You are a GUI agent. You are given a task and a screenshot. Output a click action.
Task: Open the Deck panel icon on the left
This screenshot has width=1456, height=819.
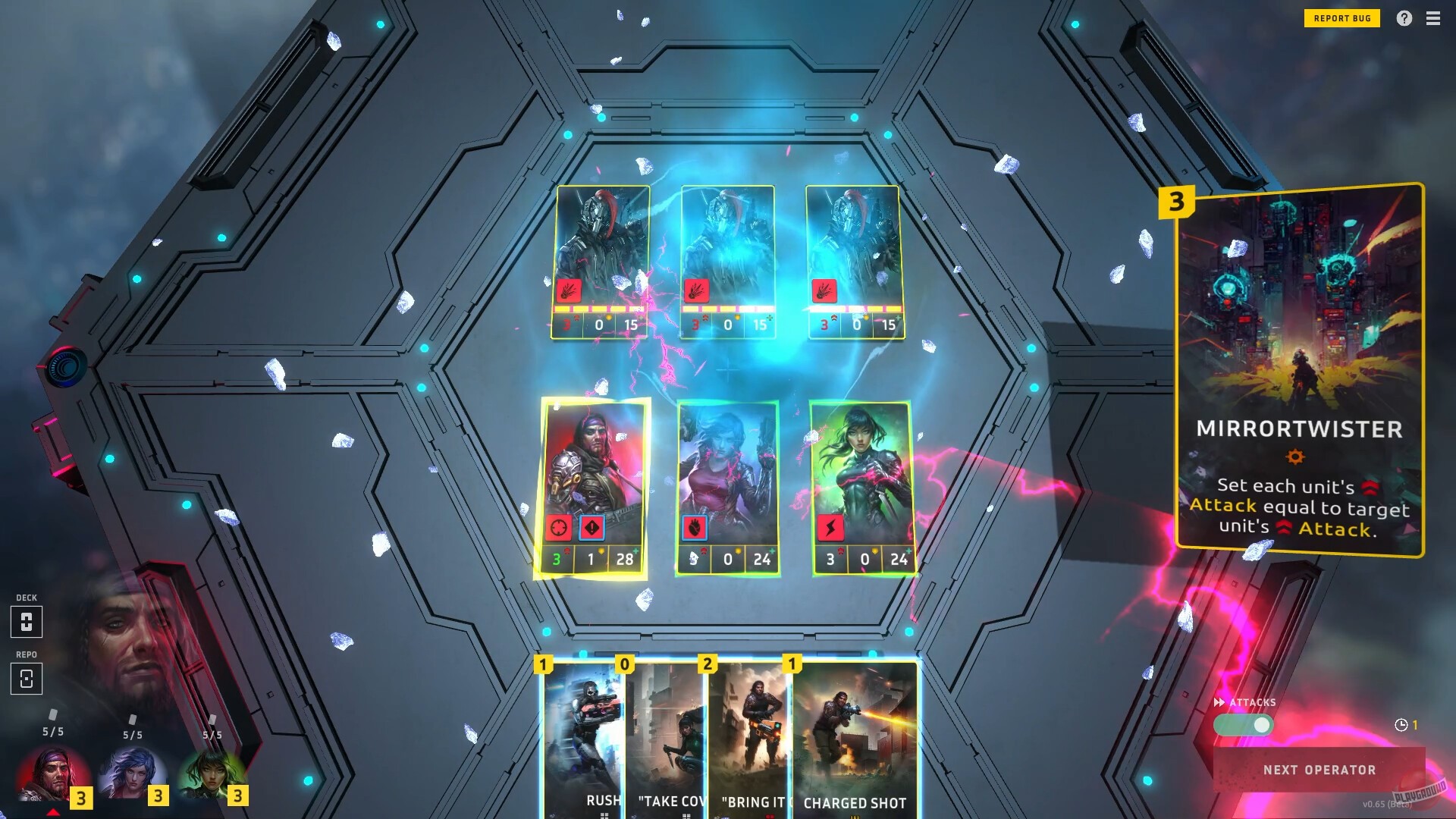tap(28, 622)
